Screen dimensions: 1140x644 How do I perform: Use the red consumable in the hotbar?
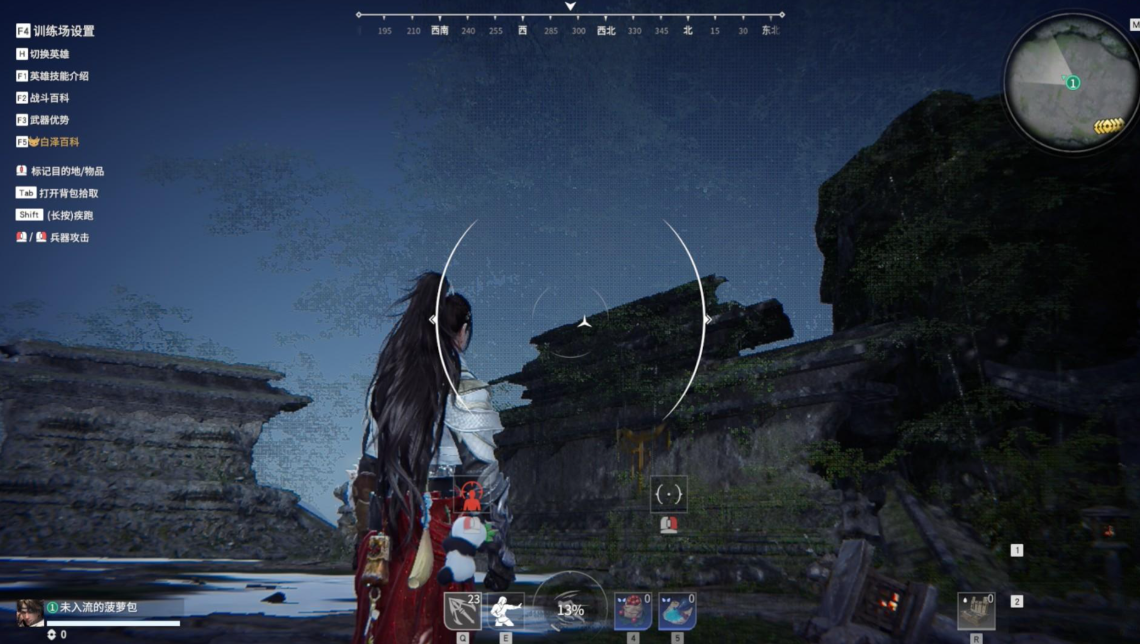(633, 611)
